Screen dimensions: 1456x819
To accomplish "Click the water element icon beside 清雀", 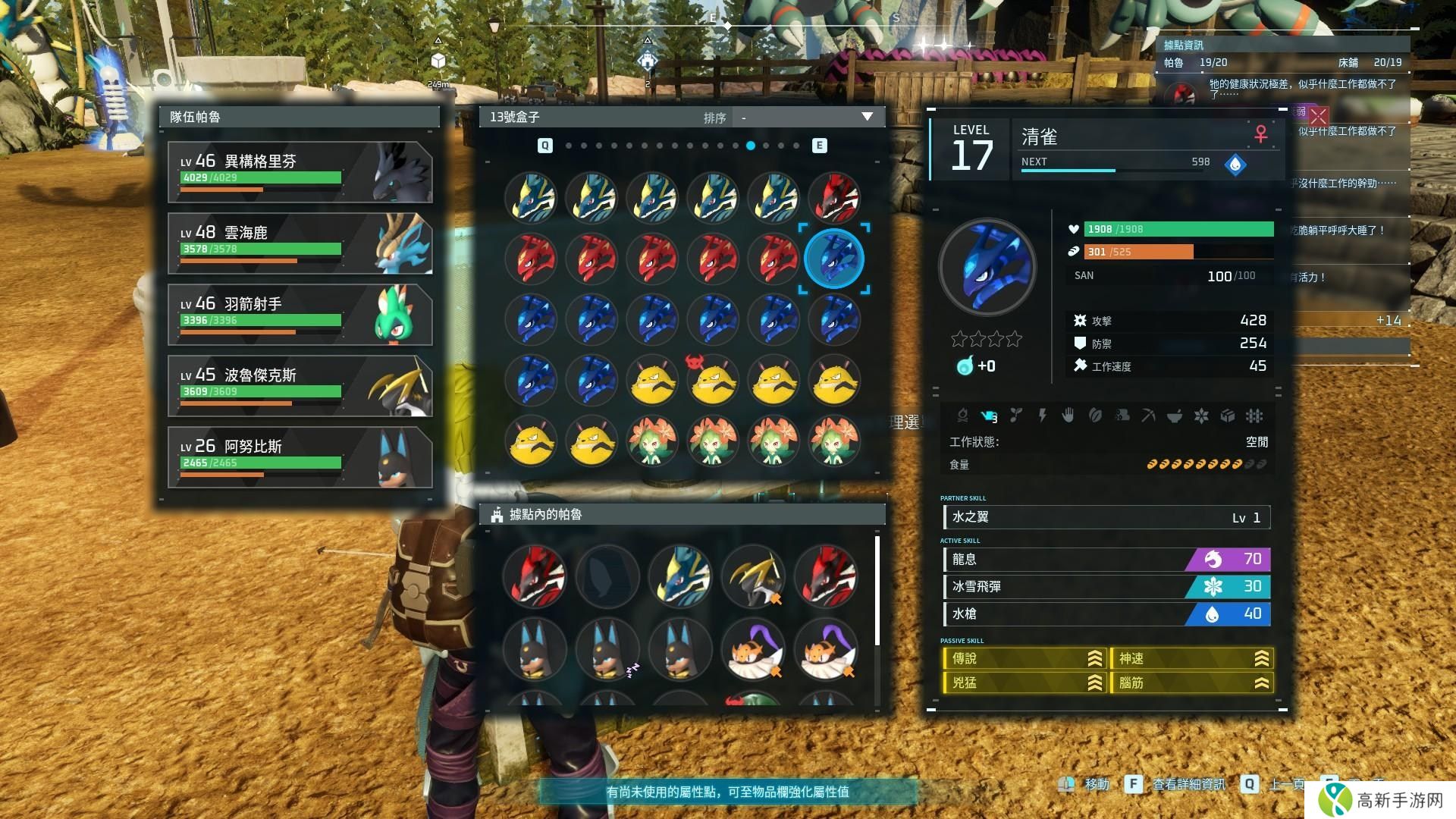I will [x=1235, y=164].
